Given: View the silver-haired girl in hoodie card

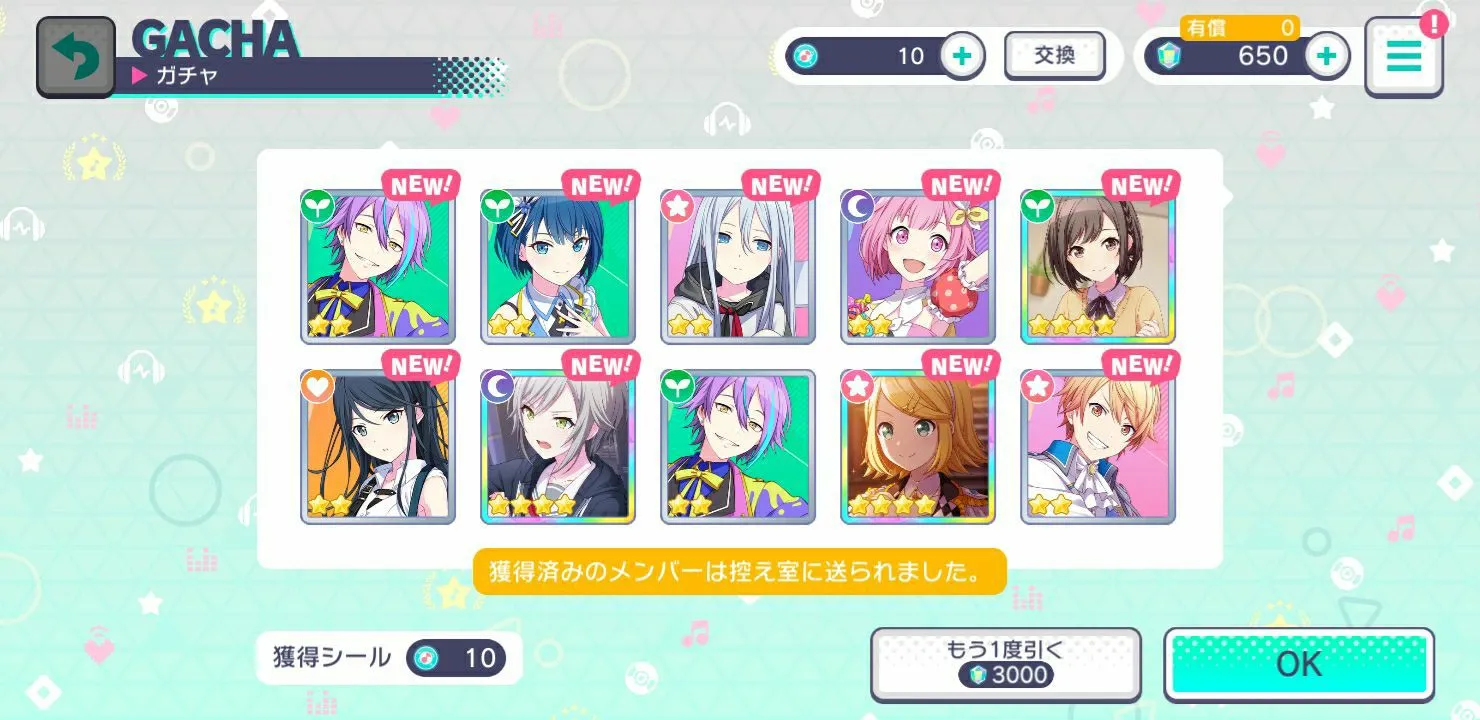Looking at the screenshot, I should [x=737, y=266].
